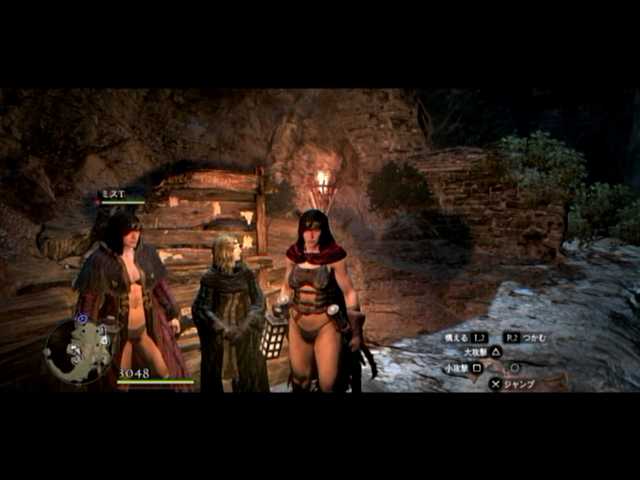Open the circular minimap

78,350
